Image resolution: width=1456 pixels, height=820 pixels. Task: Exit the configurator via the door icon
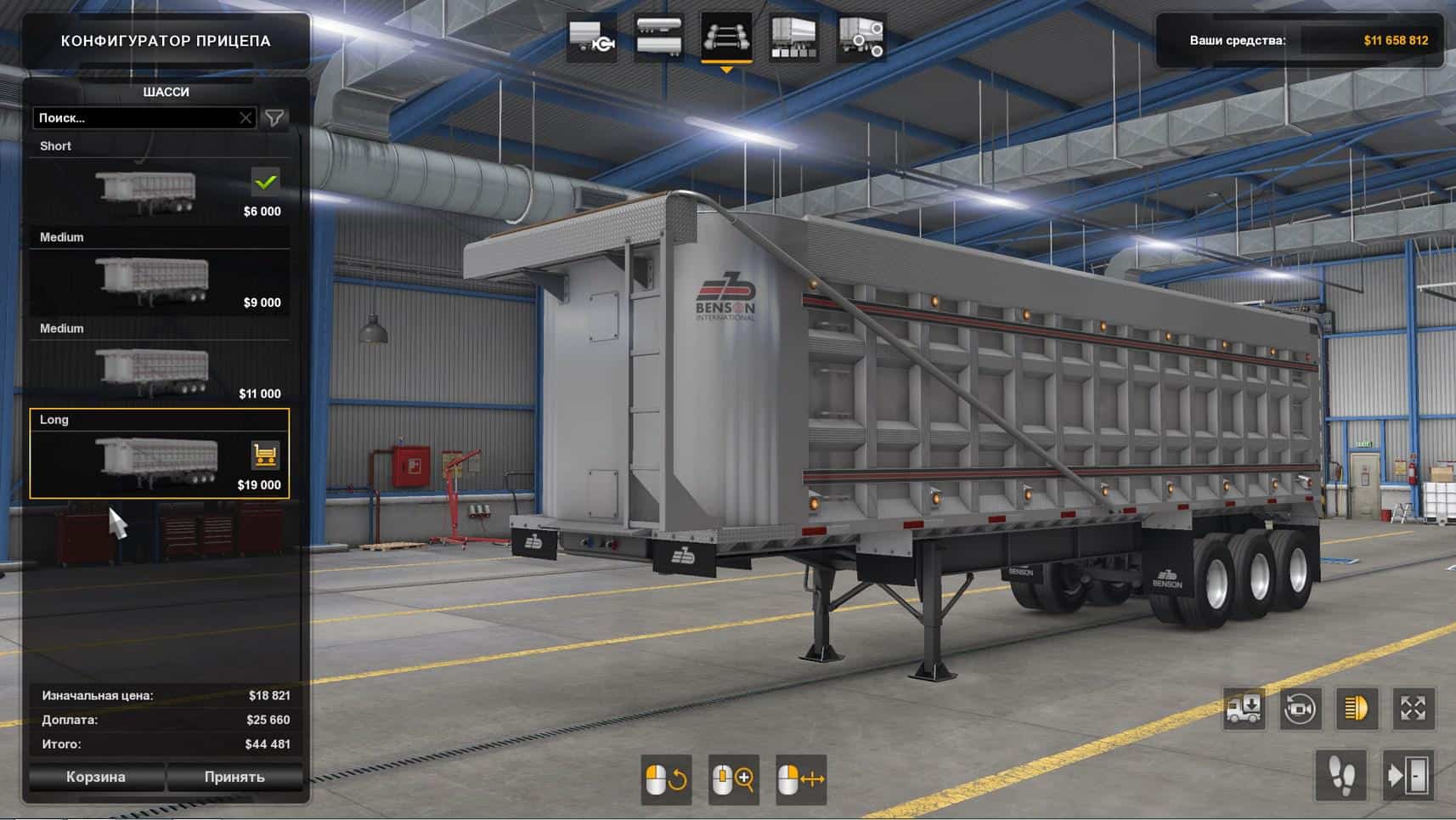pyautogui.click(x=1408, y=775)
